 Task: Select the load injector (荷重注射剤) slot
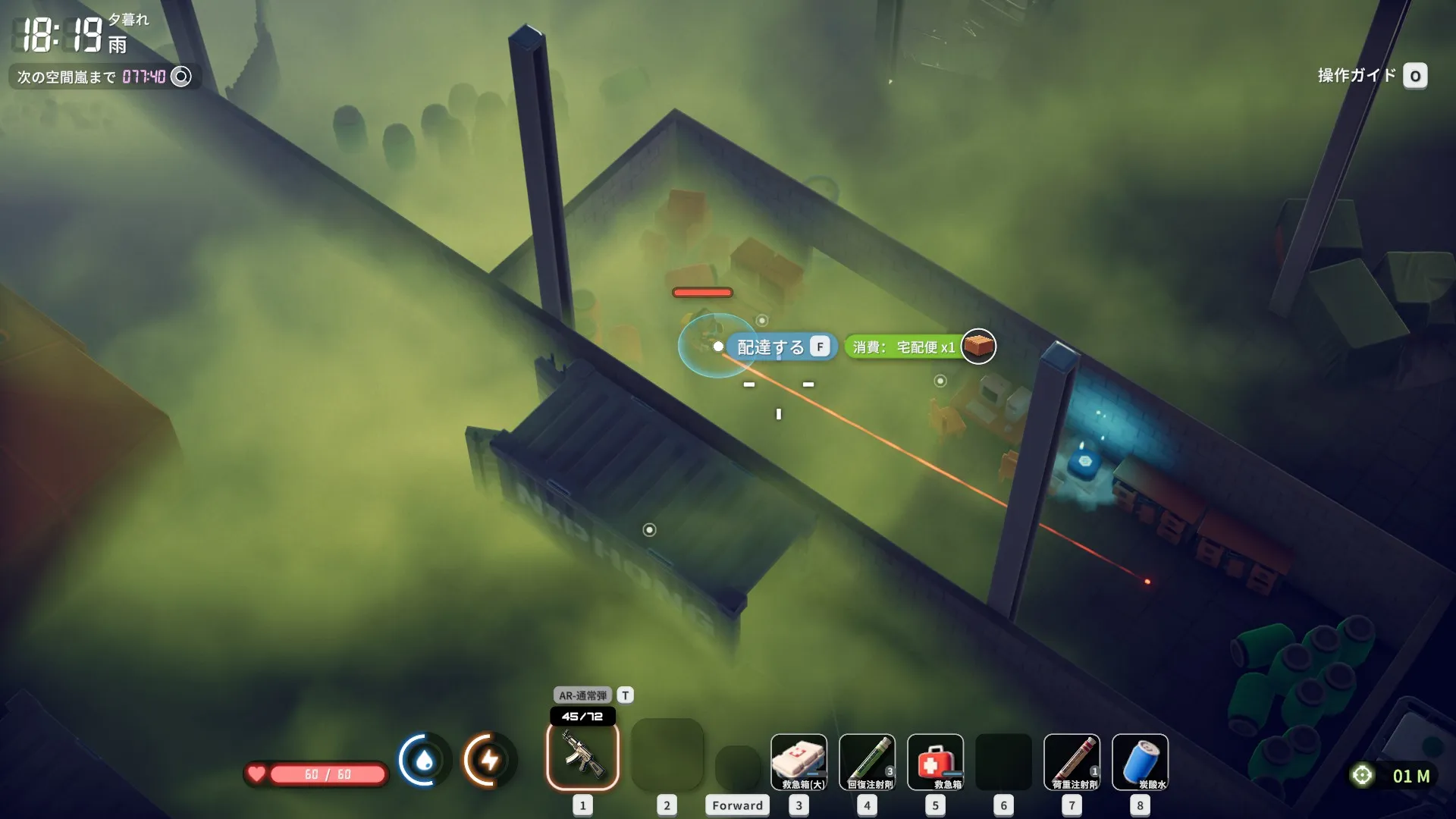coord(1072,761)
